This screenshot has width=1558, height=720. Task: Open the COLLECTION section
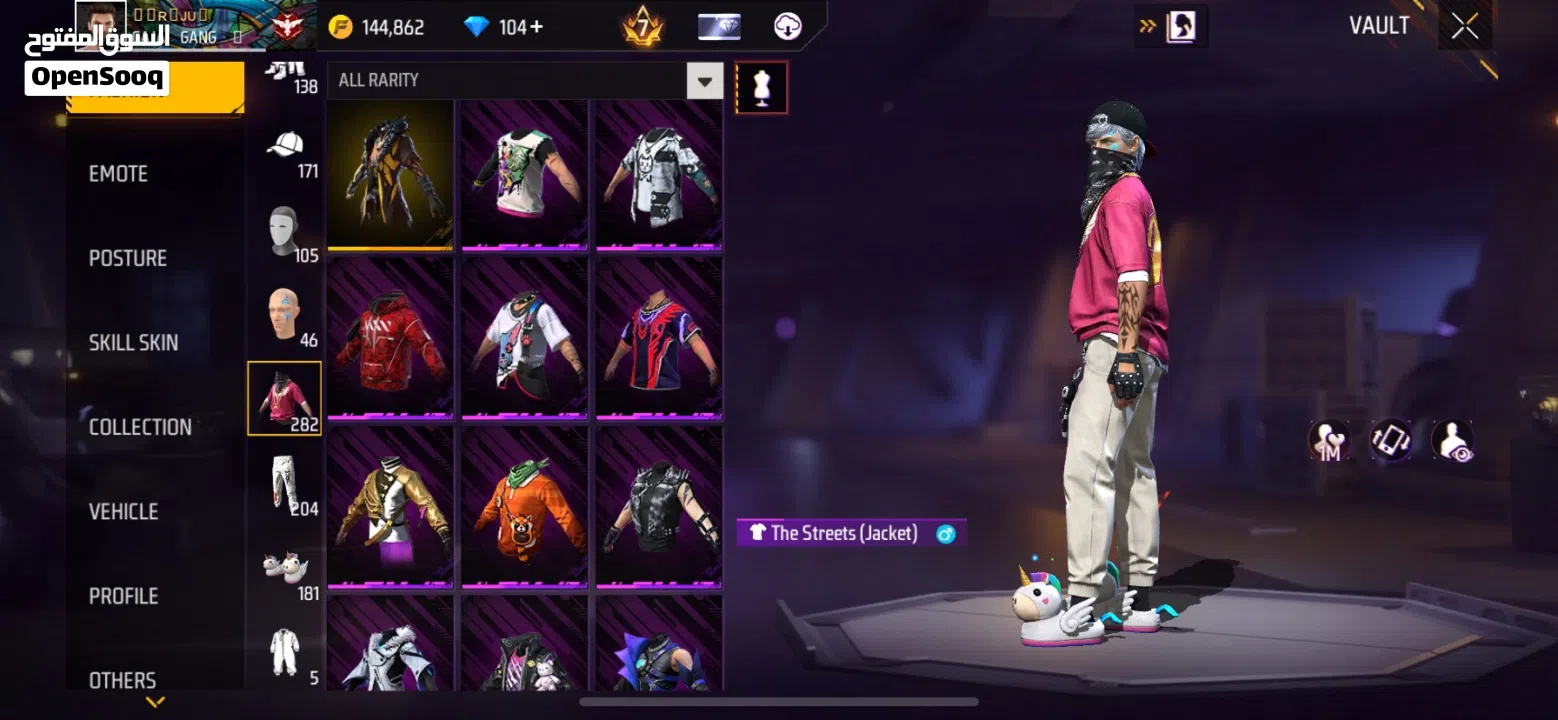point(140,426)
